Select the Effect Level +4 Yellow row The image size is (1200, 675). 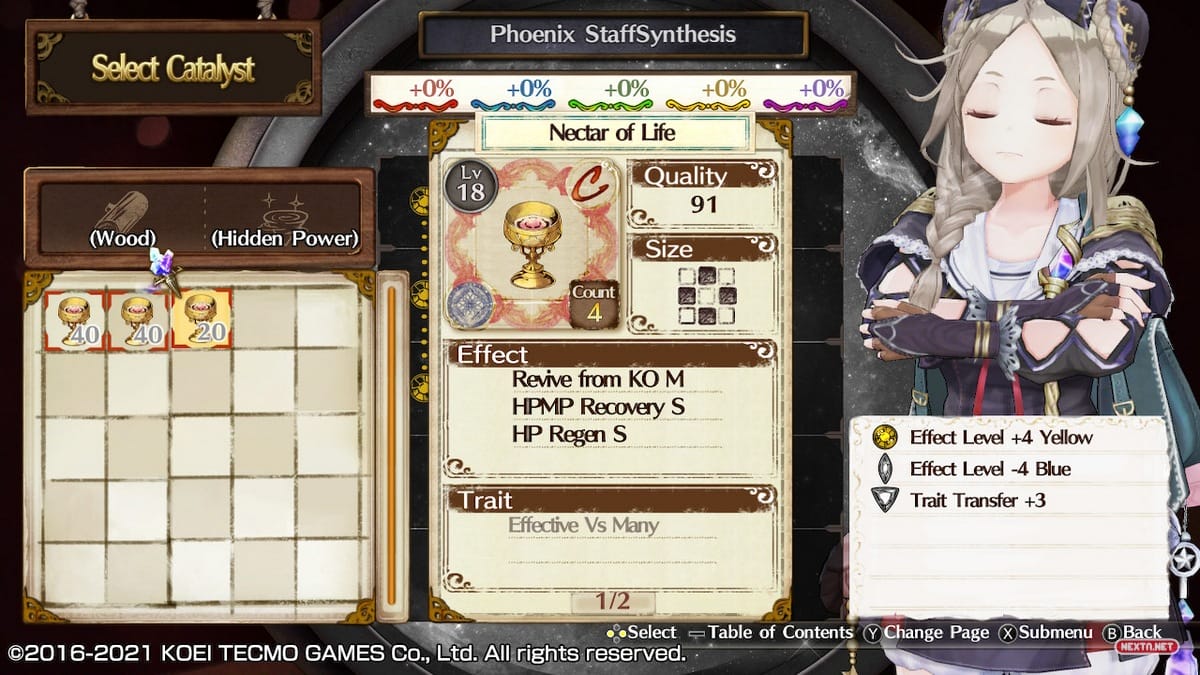[x=1000, y=437]
